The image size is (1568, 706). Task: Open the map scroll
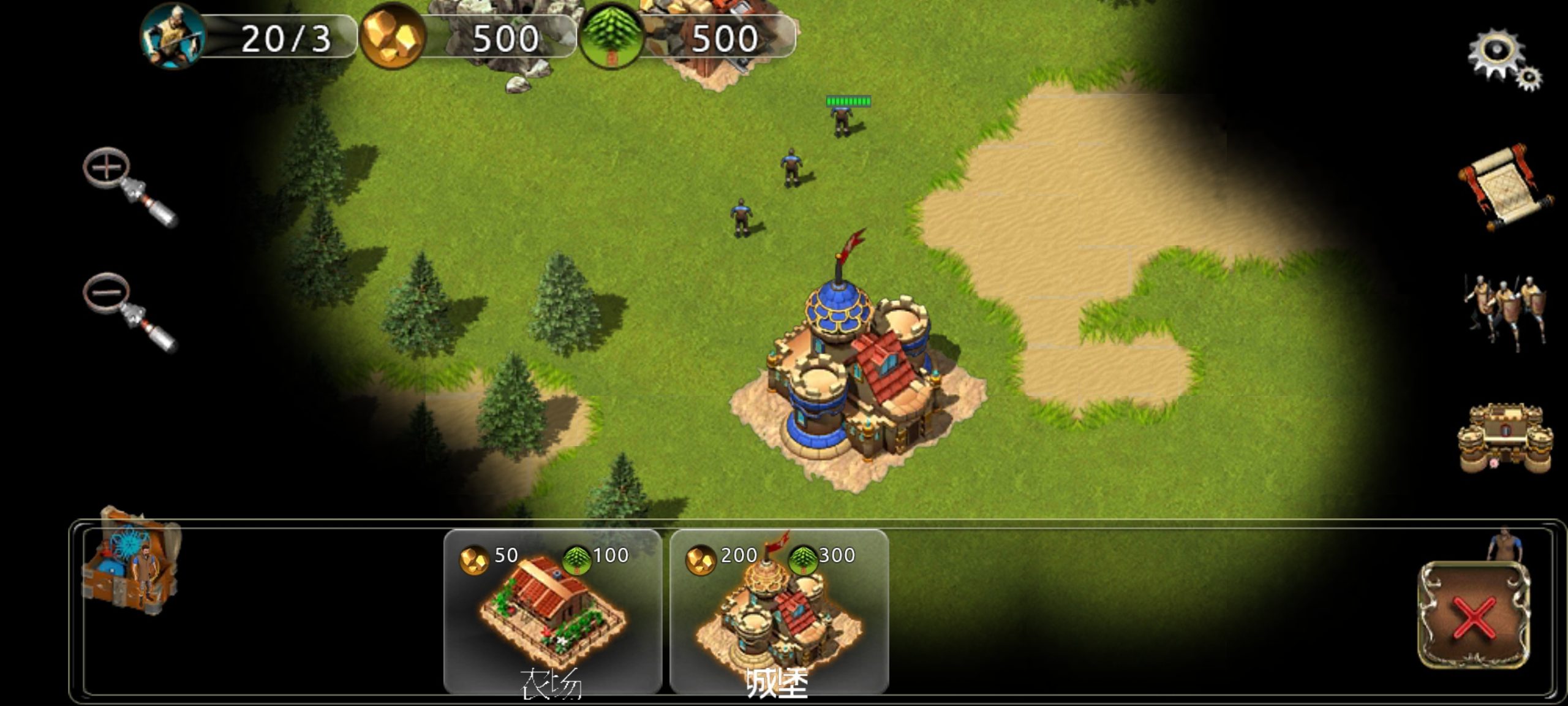coord(1504,187)
